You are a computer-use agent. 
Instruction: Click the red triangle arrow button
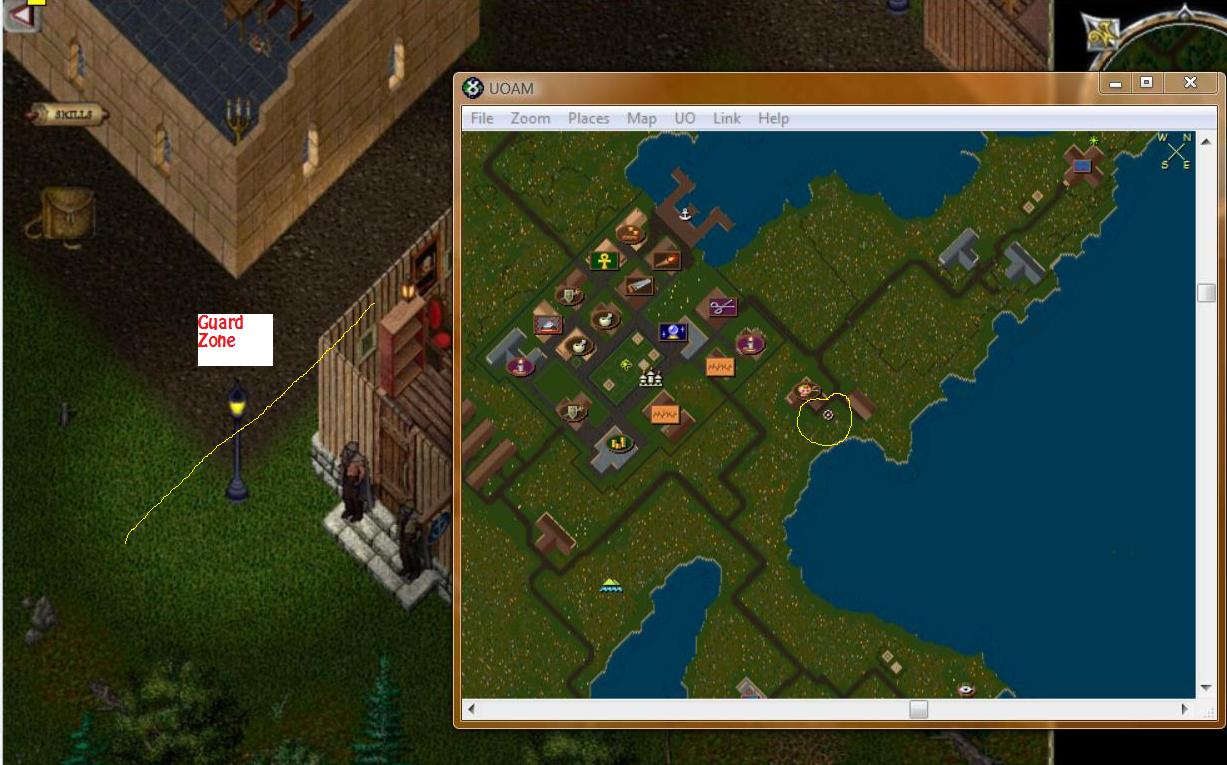pos(22,15)
